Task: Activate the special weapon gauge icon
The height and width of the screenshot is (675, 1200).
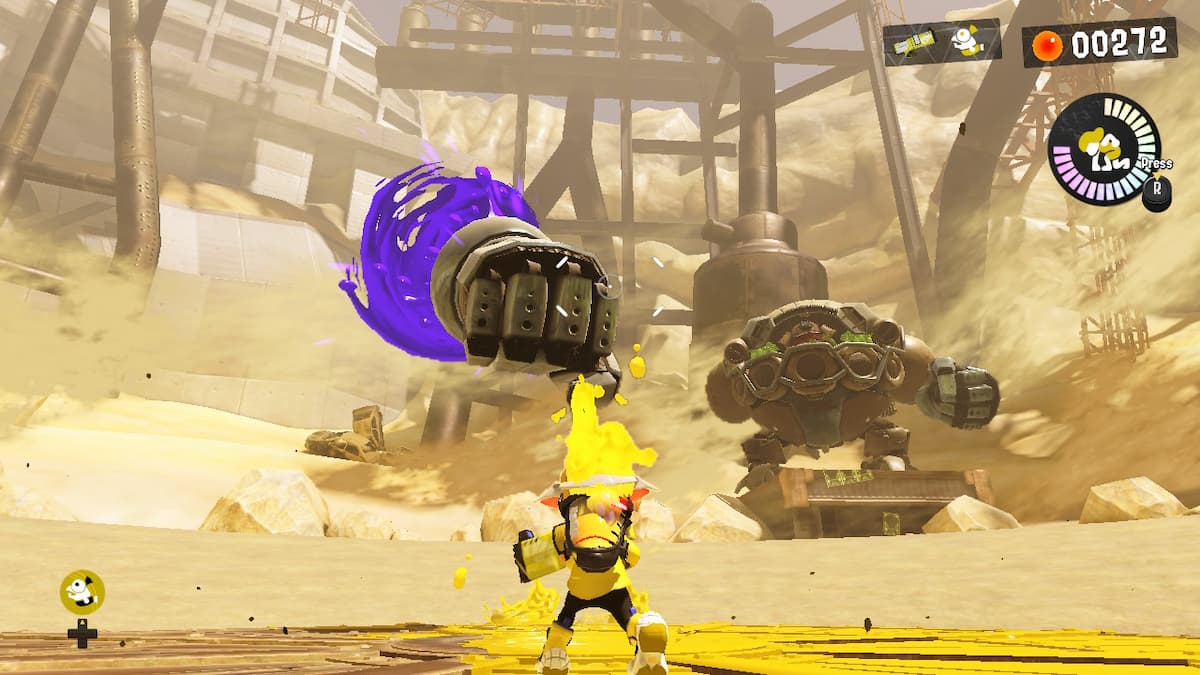Action: 1103,150
